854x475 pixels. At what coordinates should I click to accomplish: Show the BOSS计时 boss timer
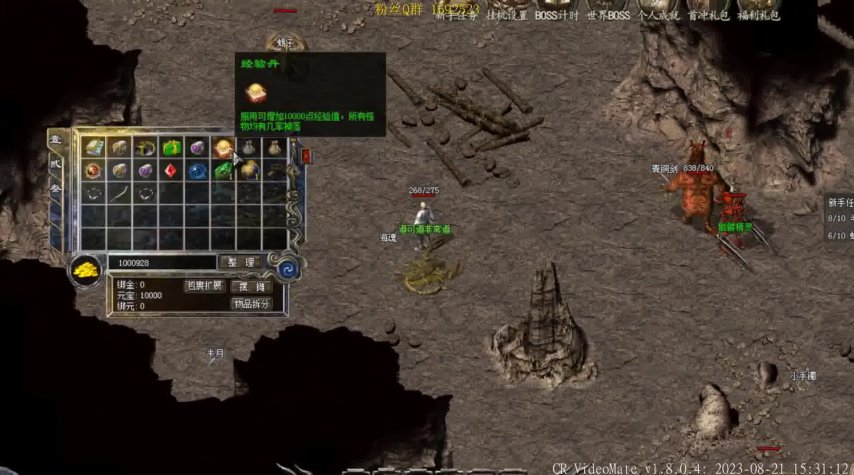(x=555, y=15)
